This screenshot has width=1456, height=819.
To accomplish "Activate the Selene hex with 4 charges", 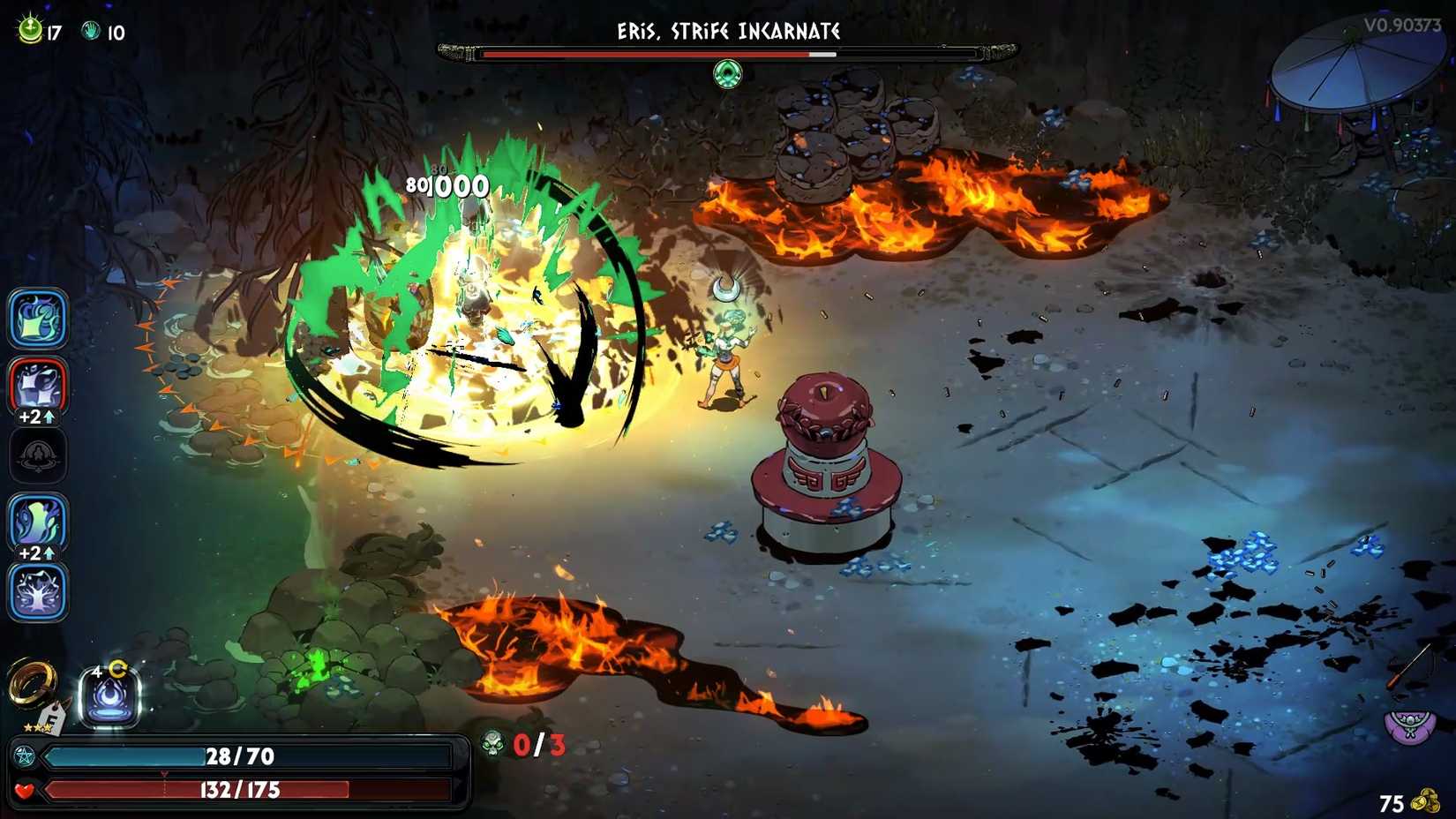I will point(108,698).
